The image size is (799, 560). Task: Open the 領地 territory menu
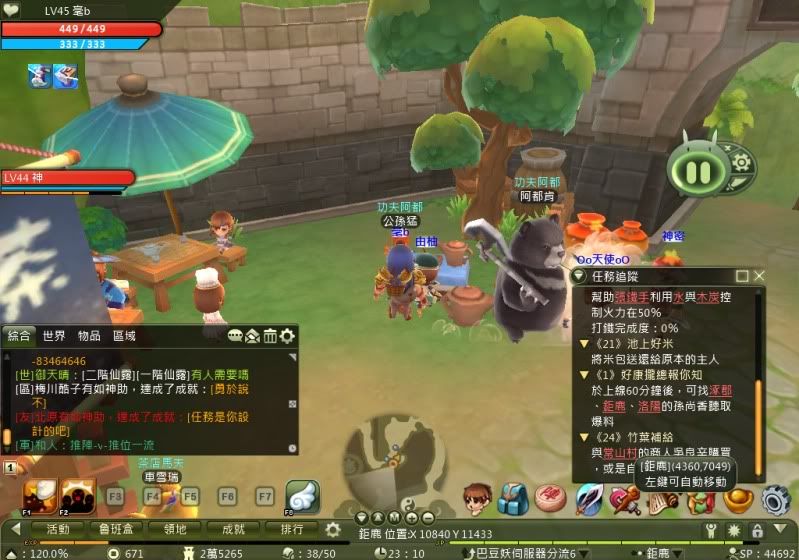coord(176,529)
